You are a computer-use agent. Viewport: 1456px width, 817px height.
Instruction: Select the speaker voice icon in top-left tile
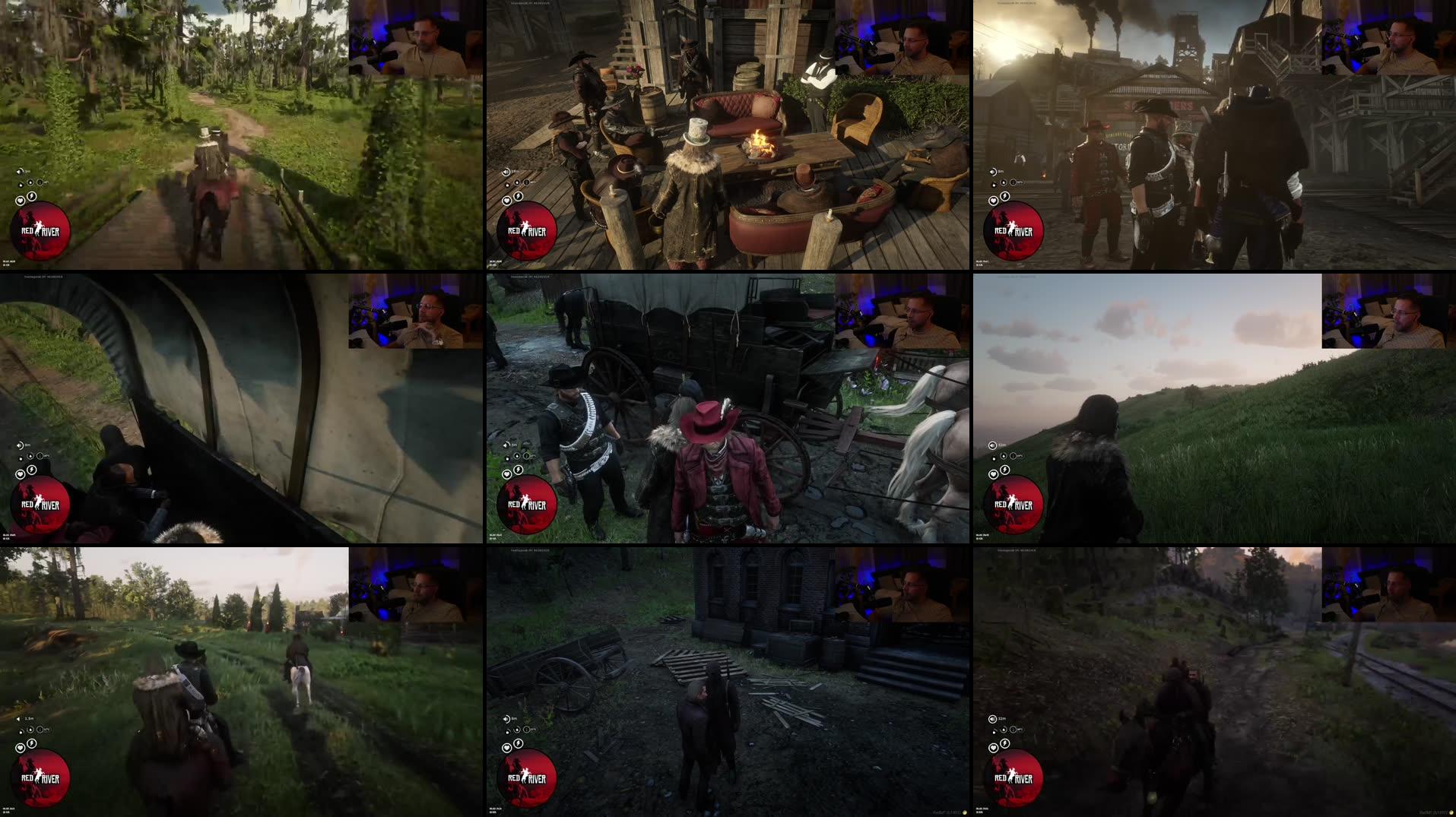click(20, 171)
